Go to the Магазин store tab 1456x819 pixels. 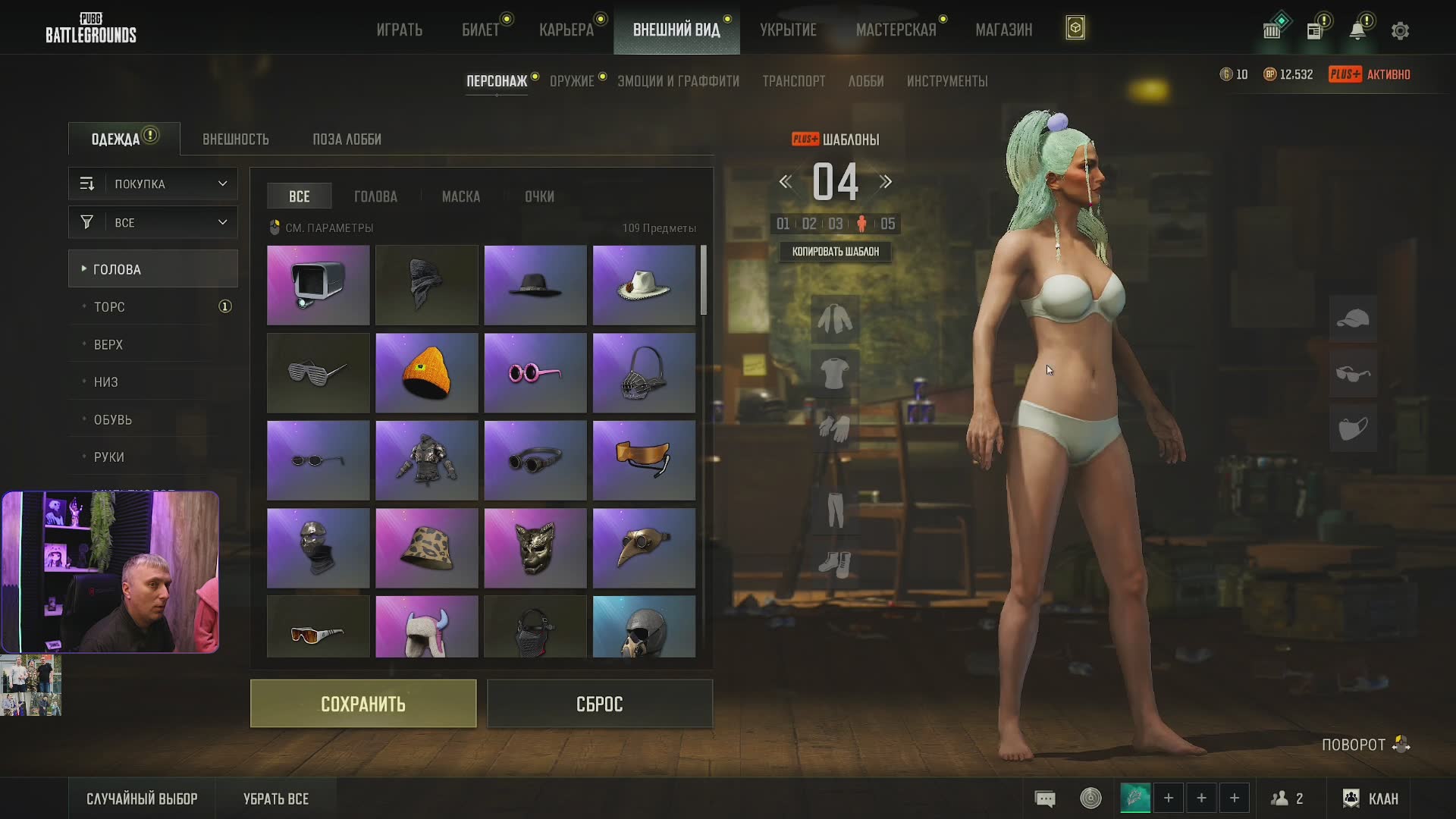[x=1003, y=30]
